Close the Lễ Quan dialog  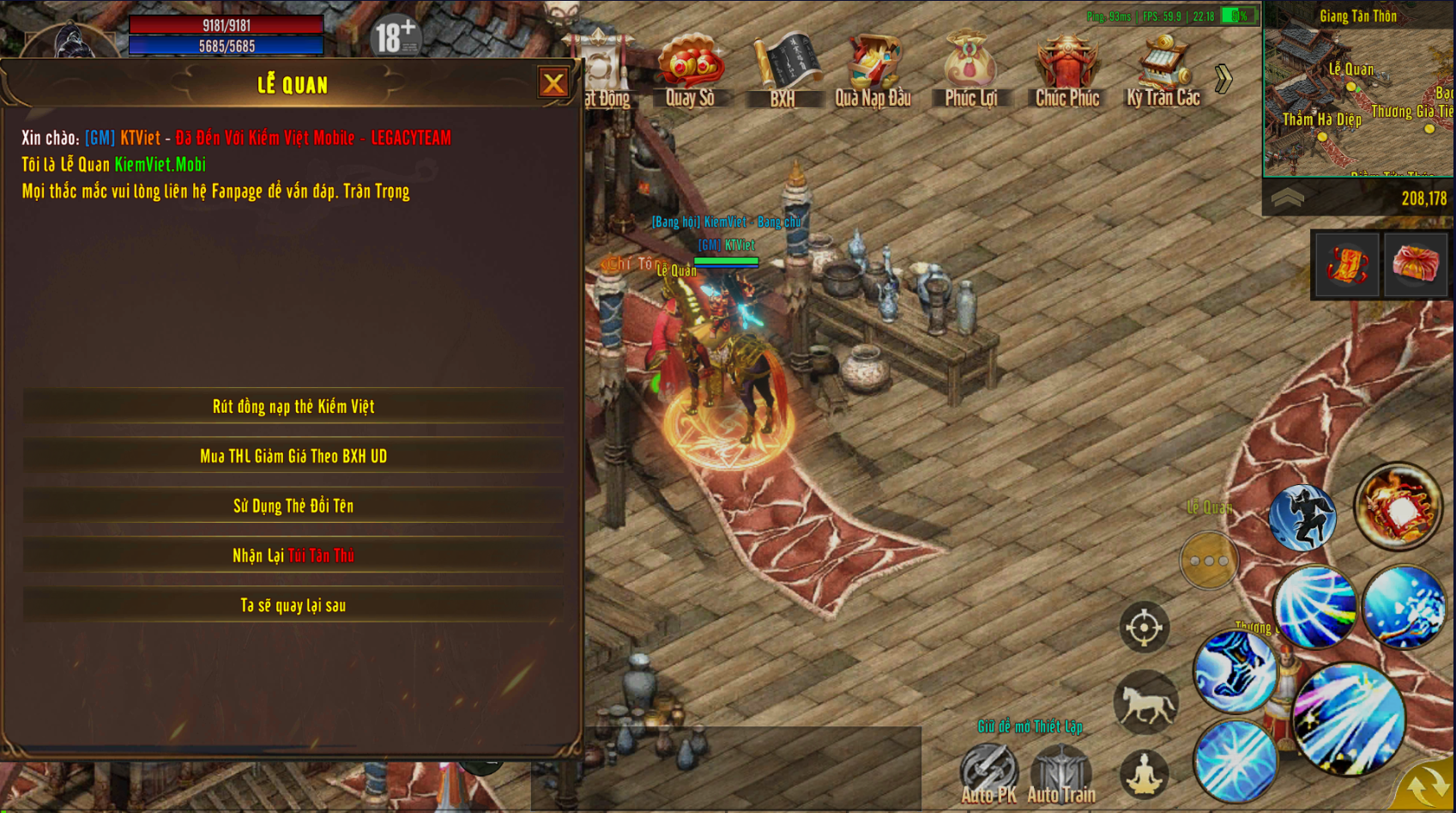click(x=553, y=82)
